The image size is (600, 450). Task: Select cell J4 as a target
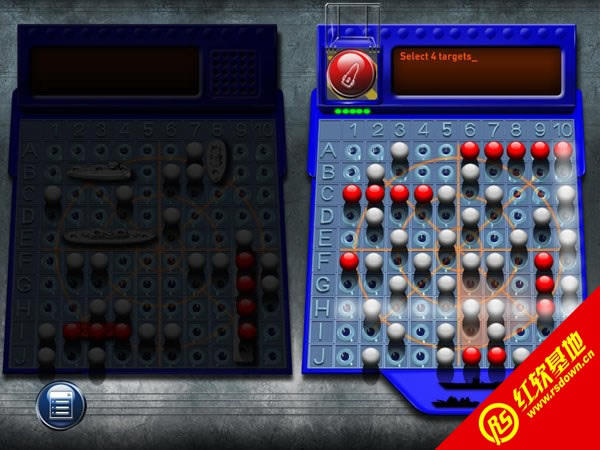point(422,354)
